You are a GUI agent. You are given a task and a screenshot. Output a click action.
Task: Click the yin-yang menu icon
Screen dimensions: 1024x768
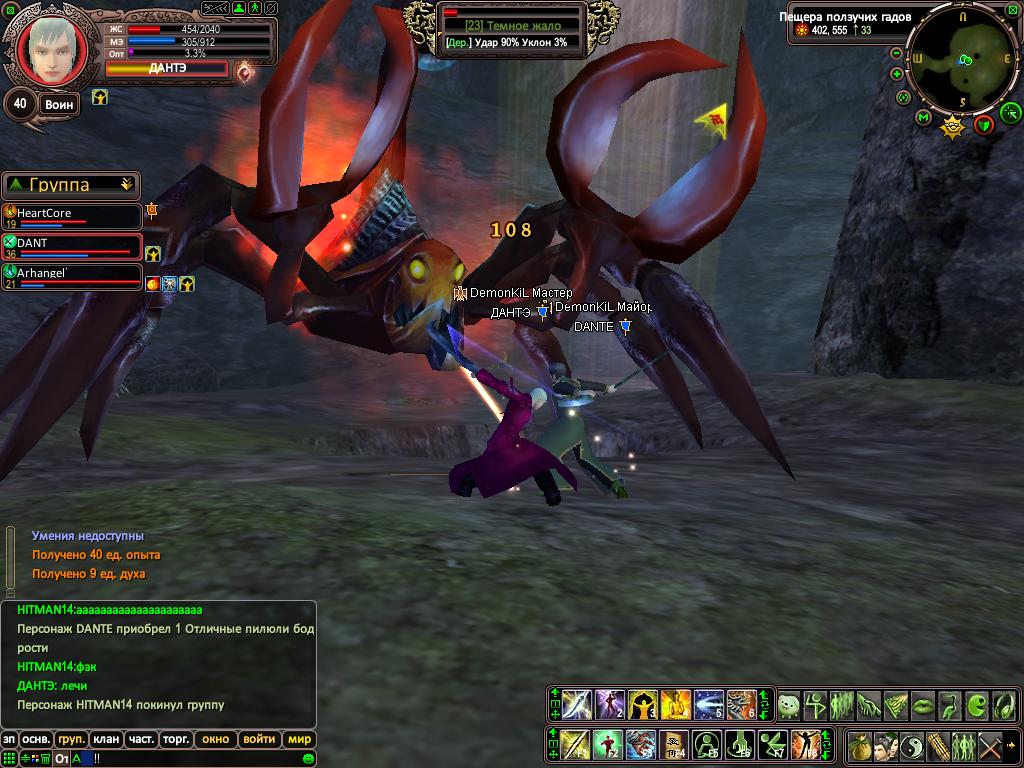pyautogui.click(x=911, y=746)
